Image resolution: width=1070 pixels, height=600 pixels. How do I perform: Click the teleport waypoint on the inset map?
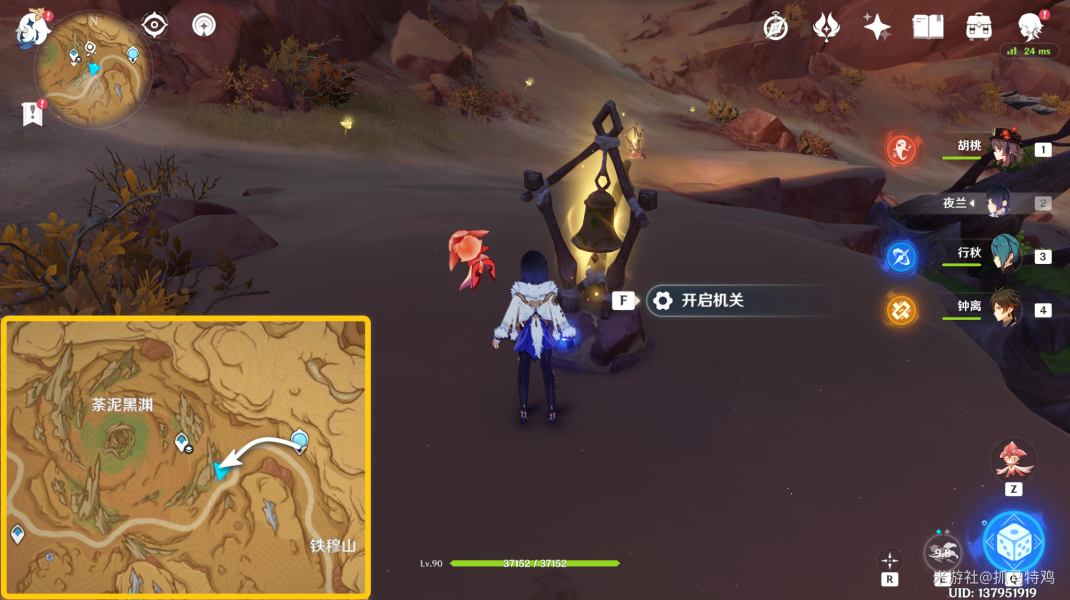(299, 440)
